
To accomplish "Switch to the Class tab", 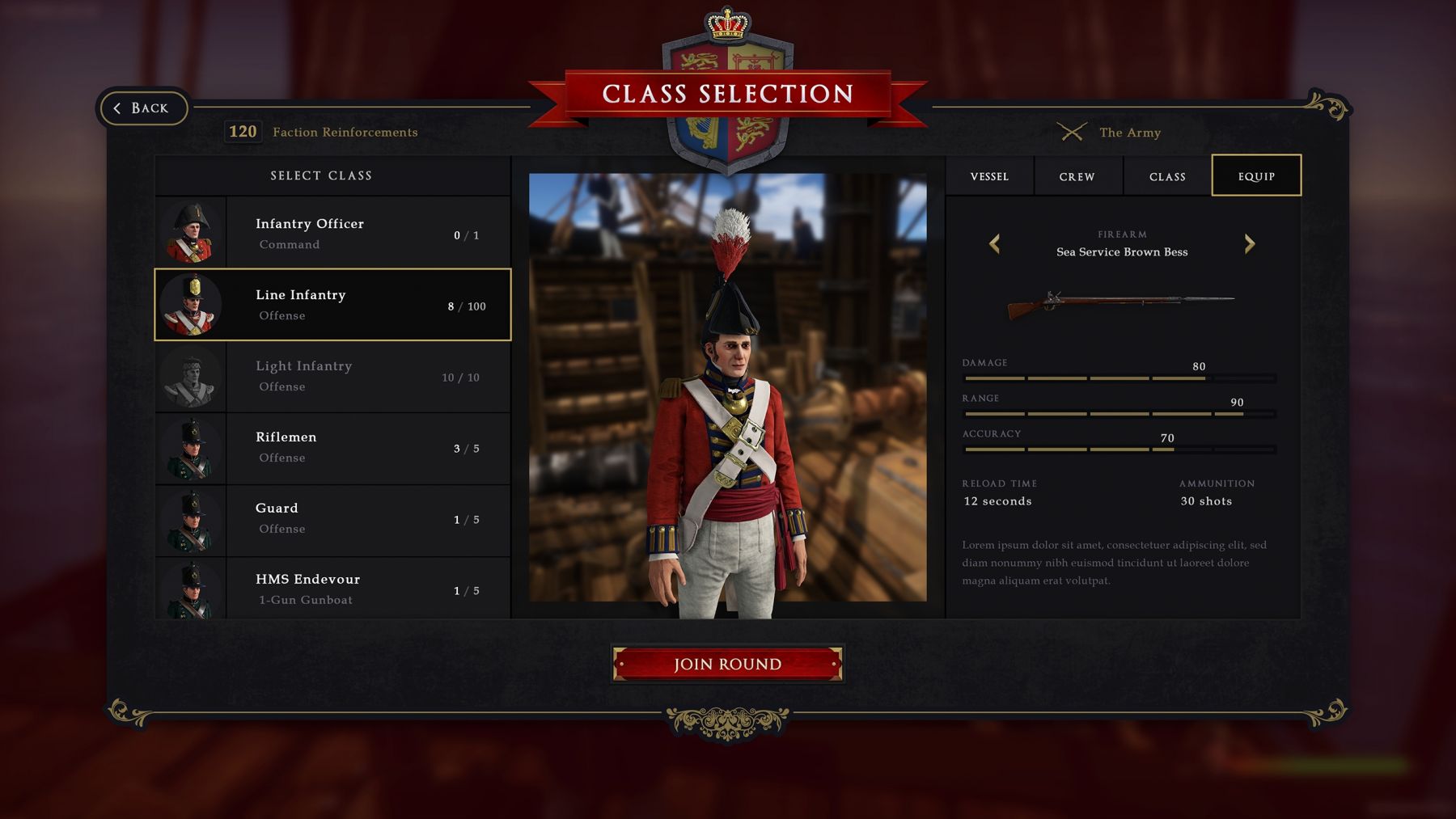I will [1167, 176].
